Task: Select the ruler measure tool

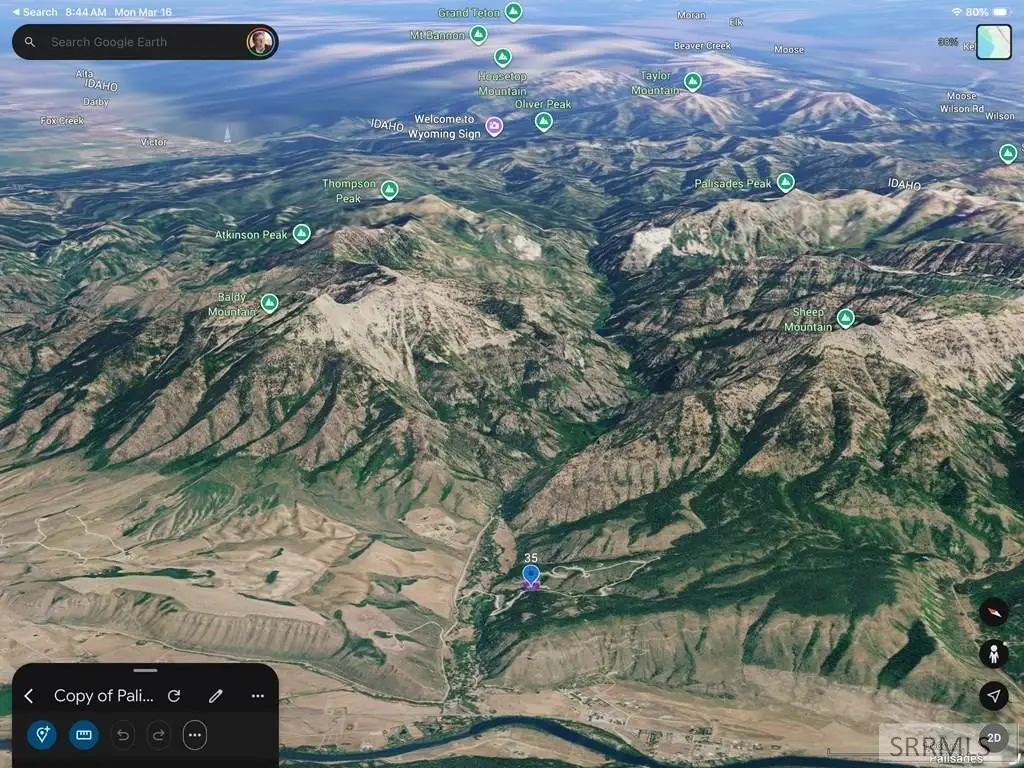Action: [83, 735]
